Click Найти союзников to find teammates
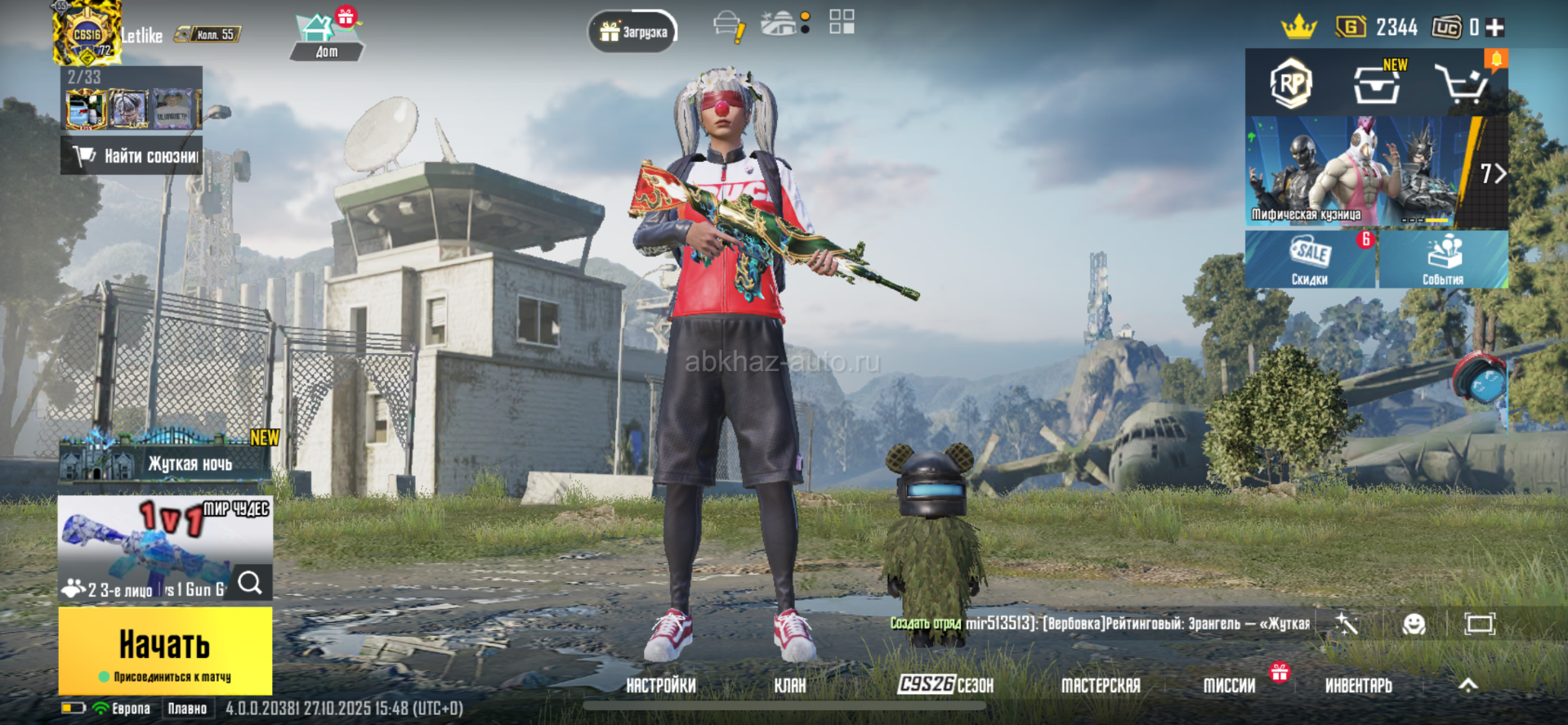 [x=133, y=155]
